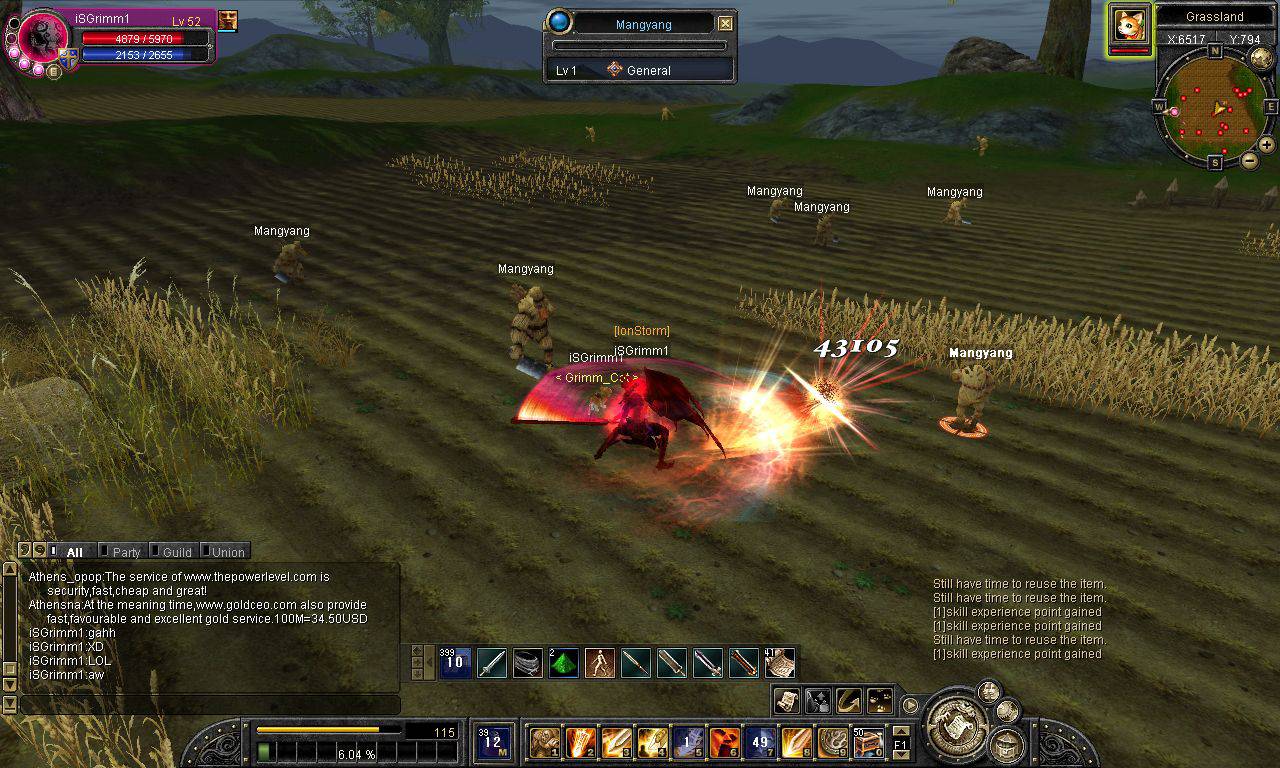
Task: Use the red fire skill in slot 6
Action: (x=725, y=743)
